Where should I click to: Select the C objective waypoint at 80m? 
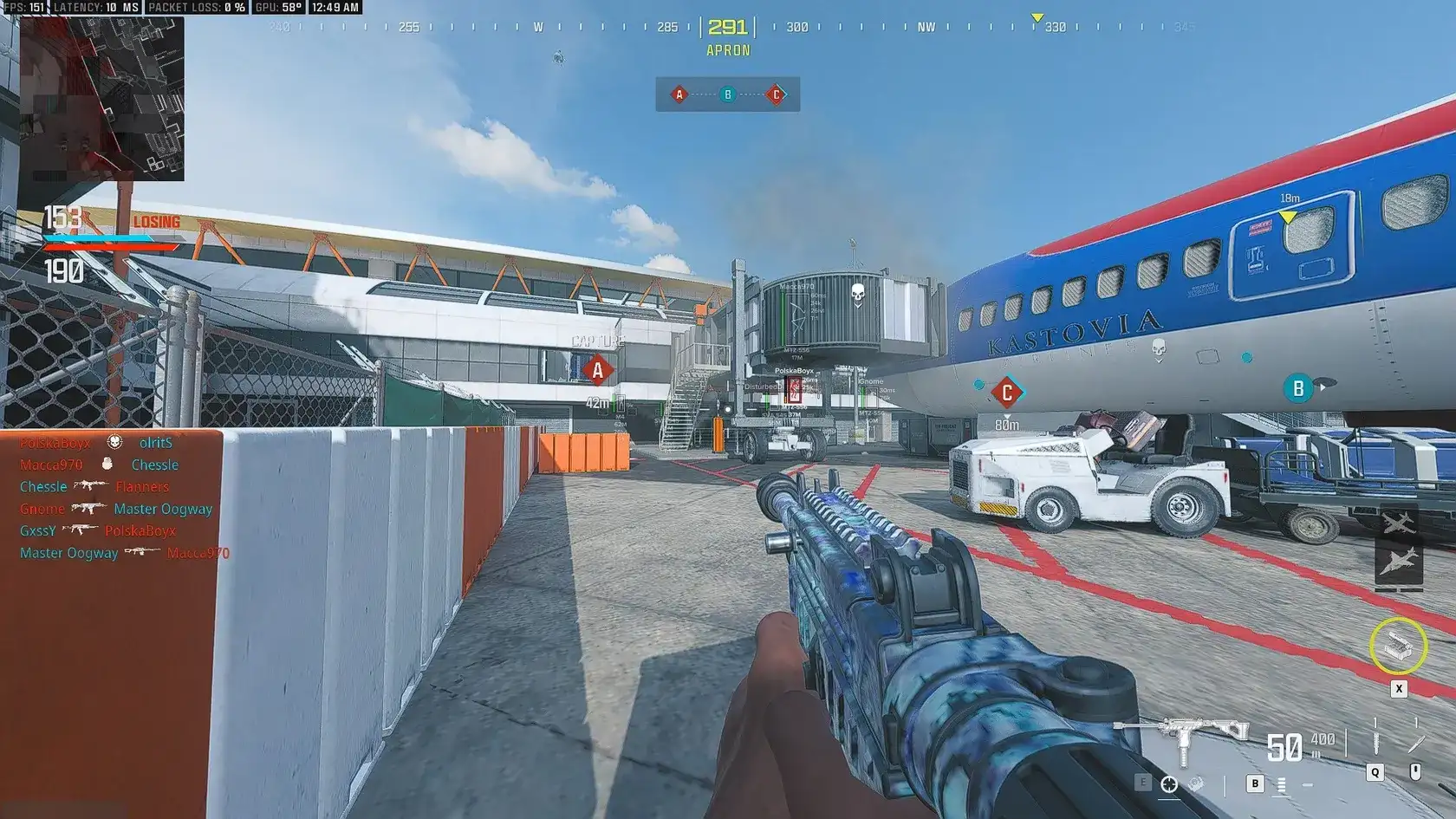tap(1006, 393)
